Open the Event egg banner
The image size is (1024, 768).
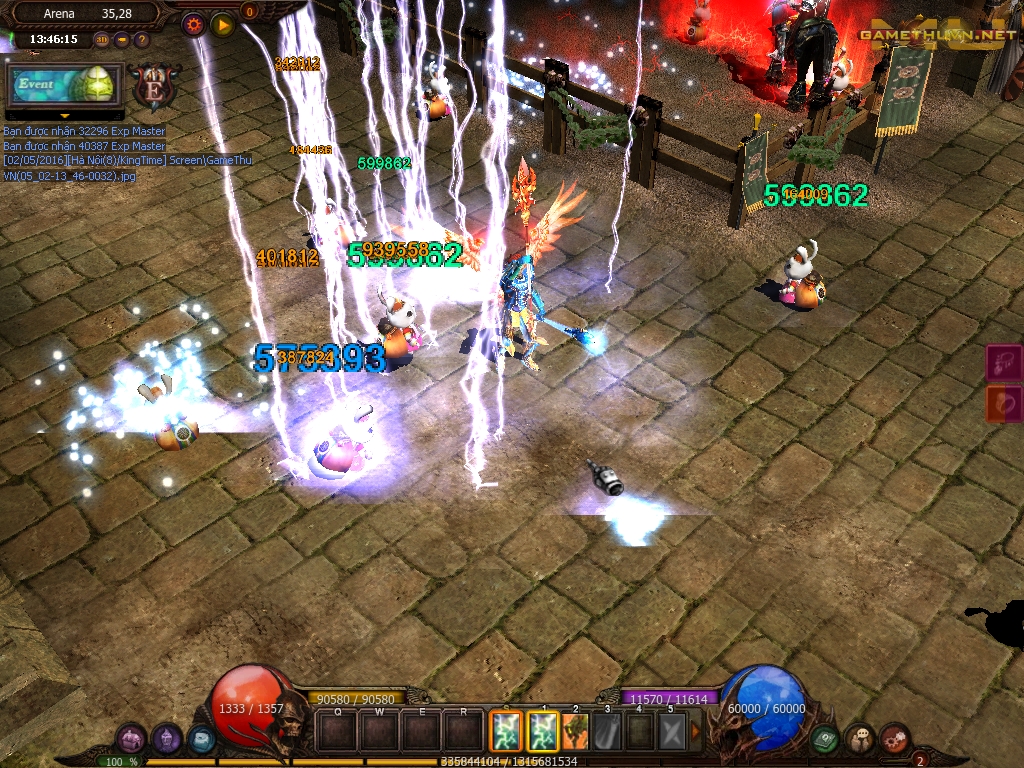click(64, 85)
